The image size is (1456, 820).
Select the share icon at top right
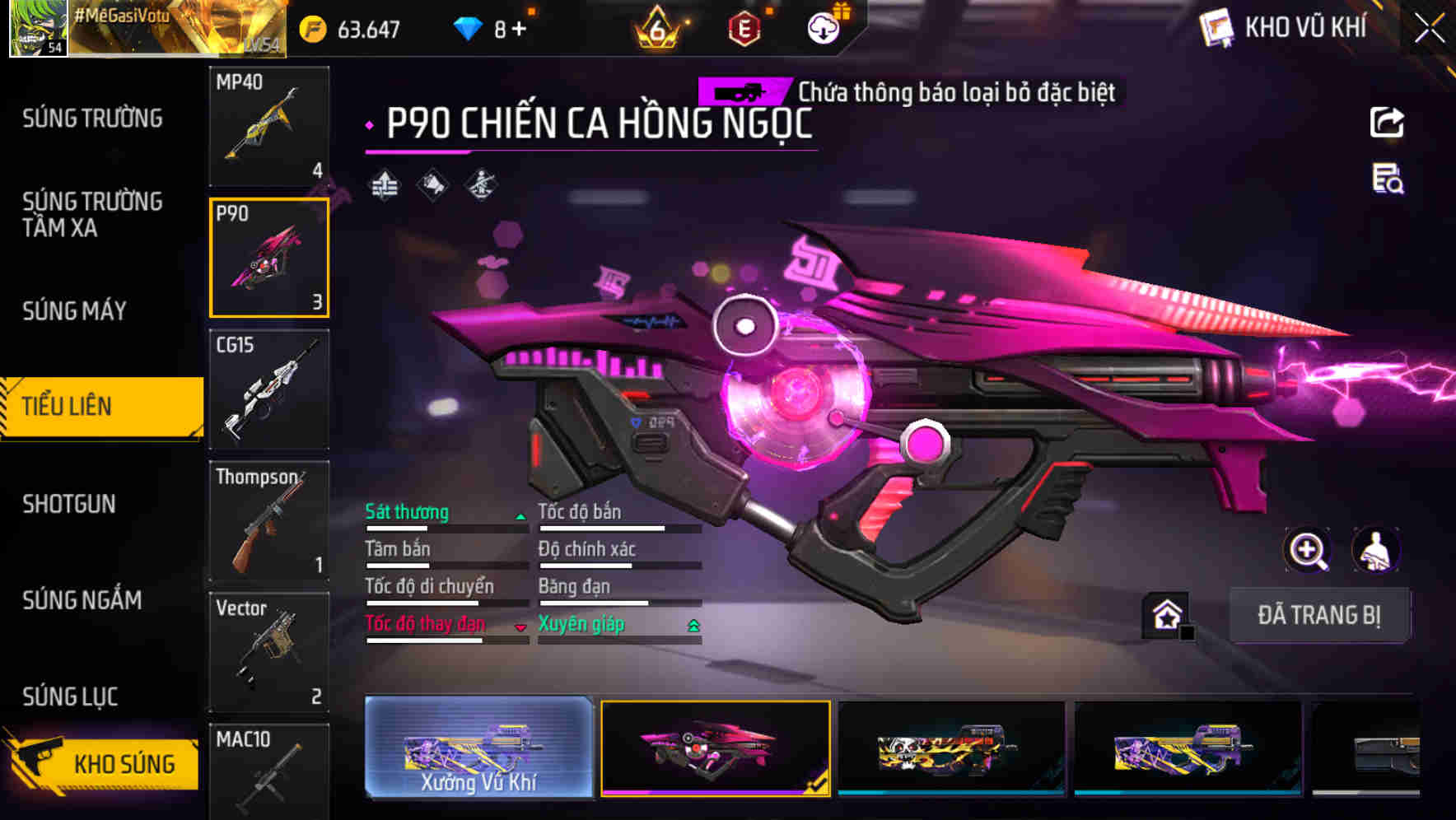tap(1387, 122)
